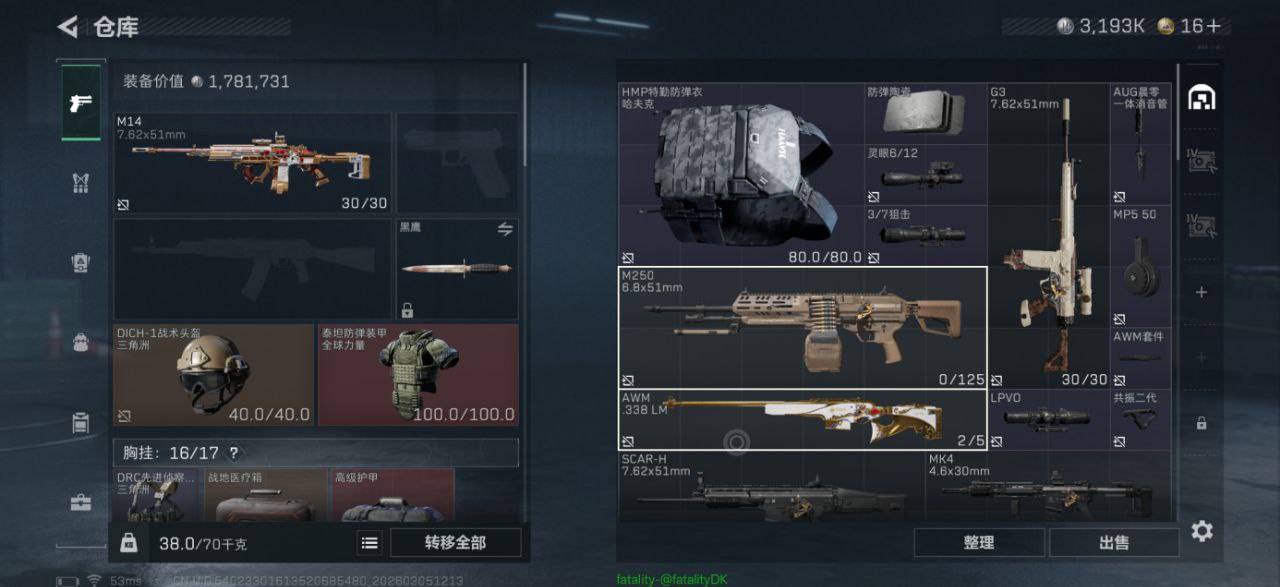Image resolution: width=1280 pixels, height=587 pixels.
Task: Select the MK4 submachine gun item
Action: 1047,490
